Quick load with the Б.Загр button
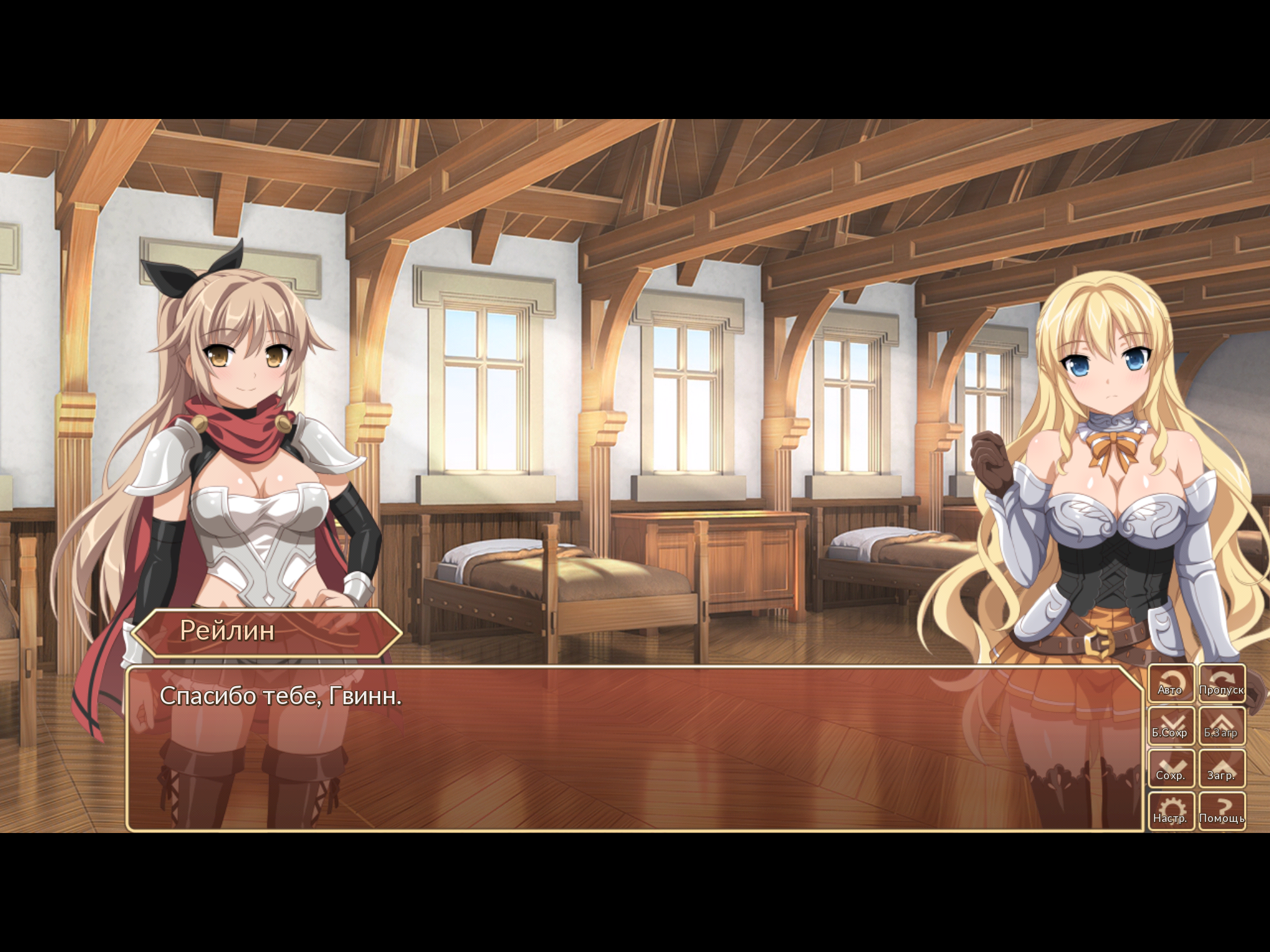Screen dimensions: 1270x952 (x=1221, y=726)
